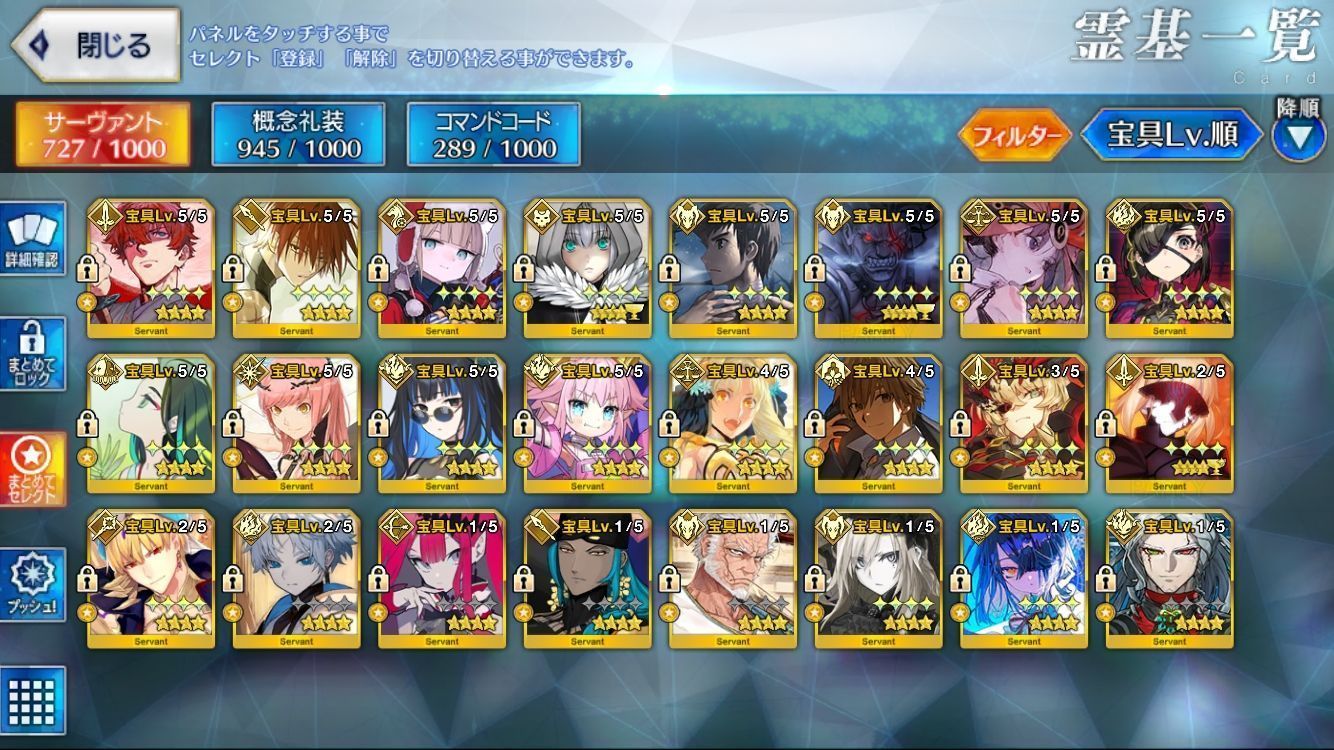This screenshot has height=750, width=1334.
Task: Choose the dark armored monster servant card
Action: point(878,270)
